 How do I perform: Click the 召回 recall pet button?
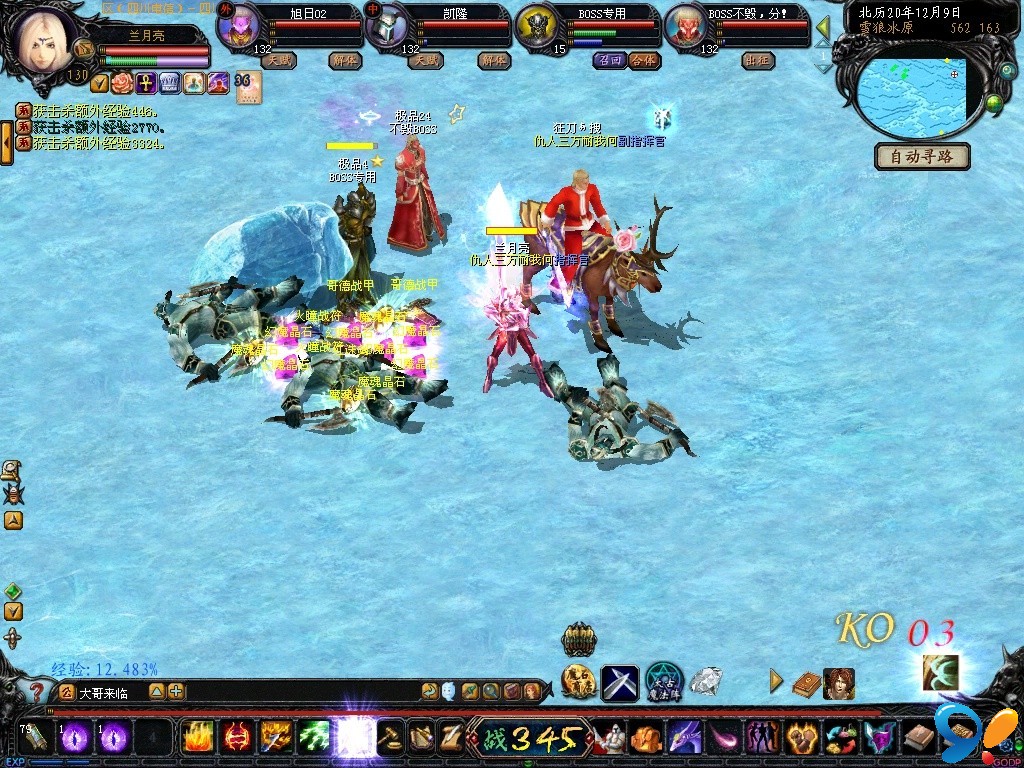coord(609,60)
